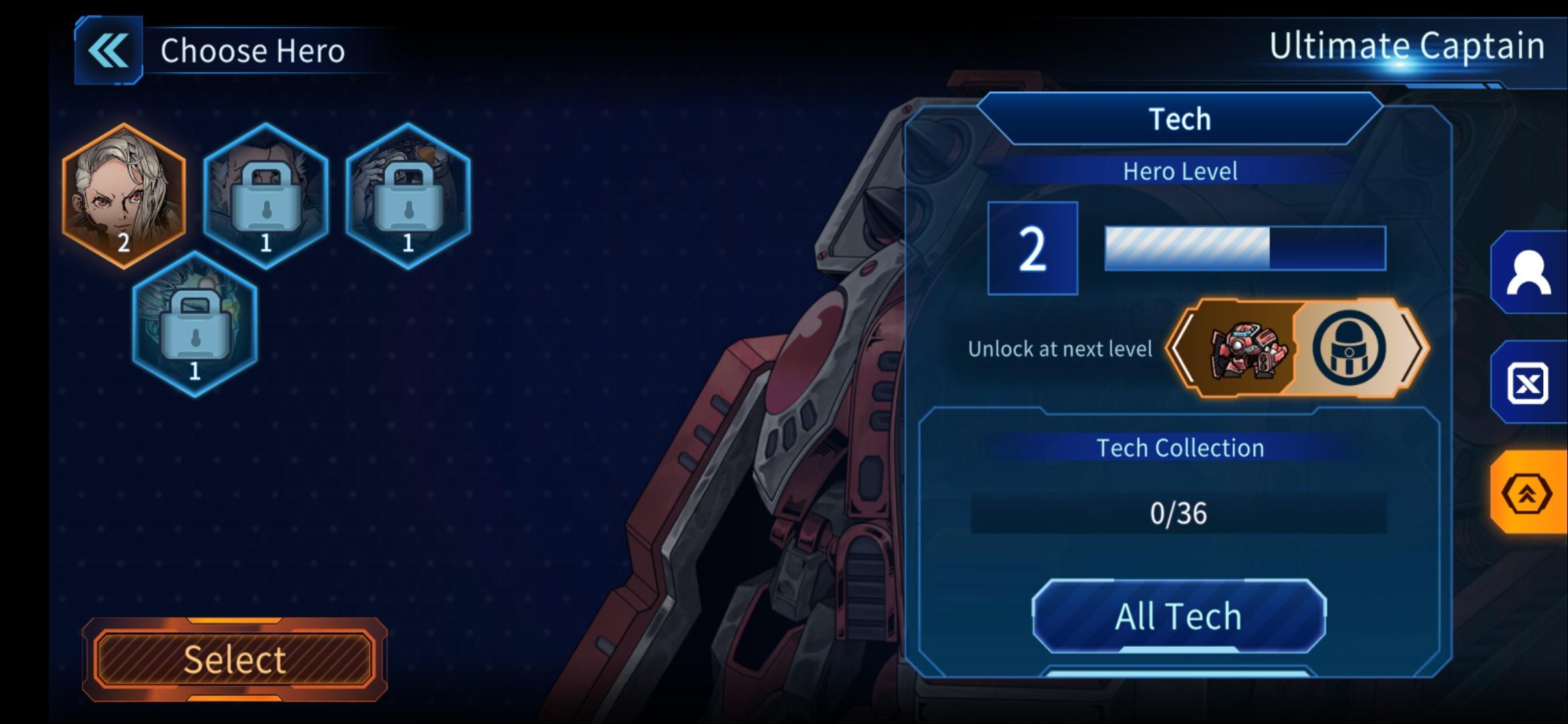Choose the white-haired level 2 hero
The width and height of the screenshot is (1568, 724).
(124, 195)
